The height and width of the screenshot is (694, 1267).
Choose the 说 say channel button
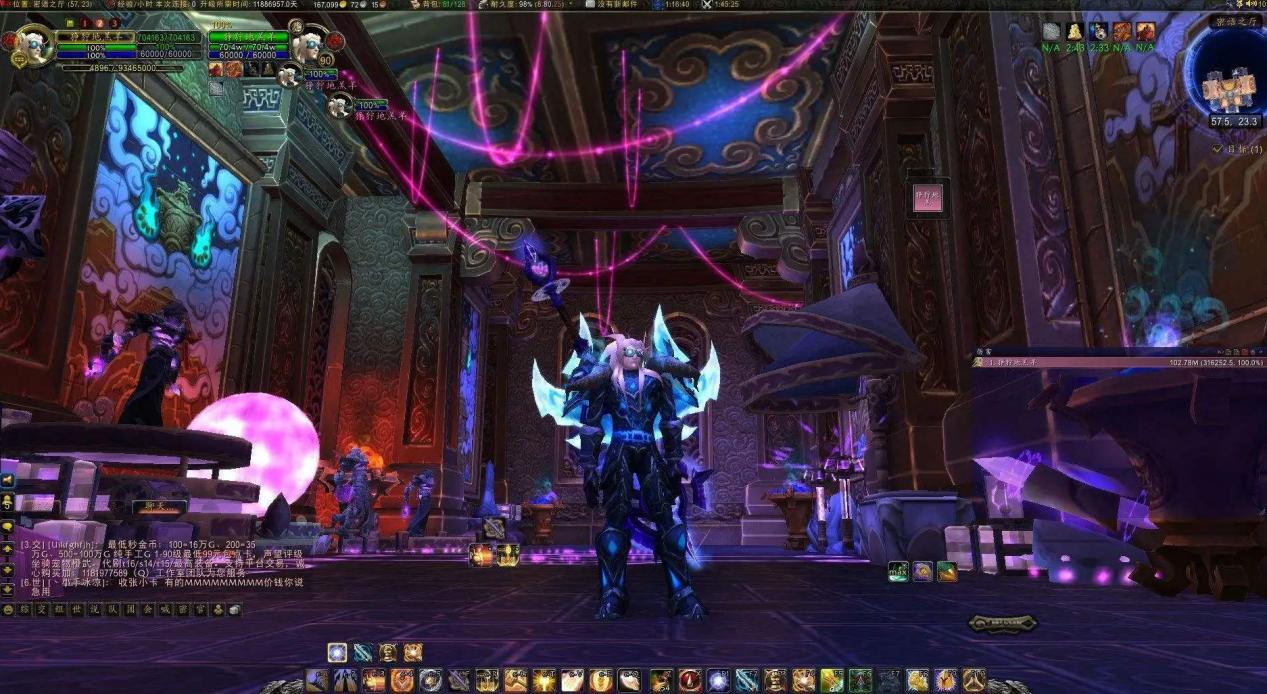point(93,609)
